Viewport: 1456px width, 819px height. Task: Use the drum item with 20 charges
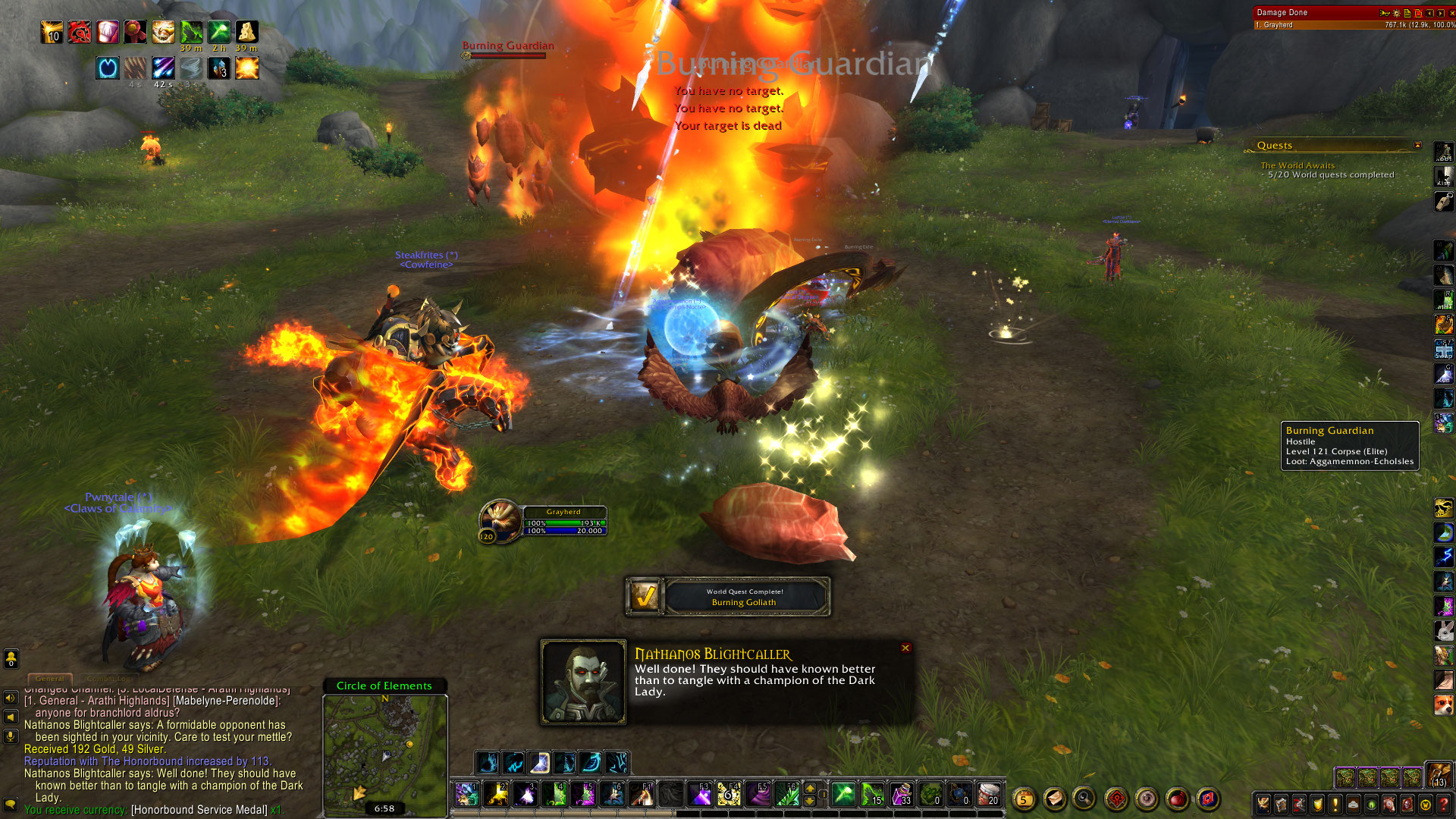point(988,795)
